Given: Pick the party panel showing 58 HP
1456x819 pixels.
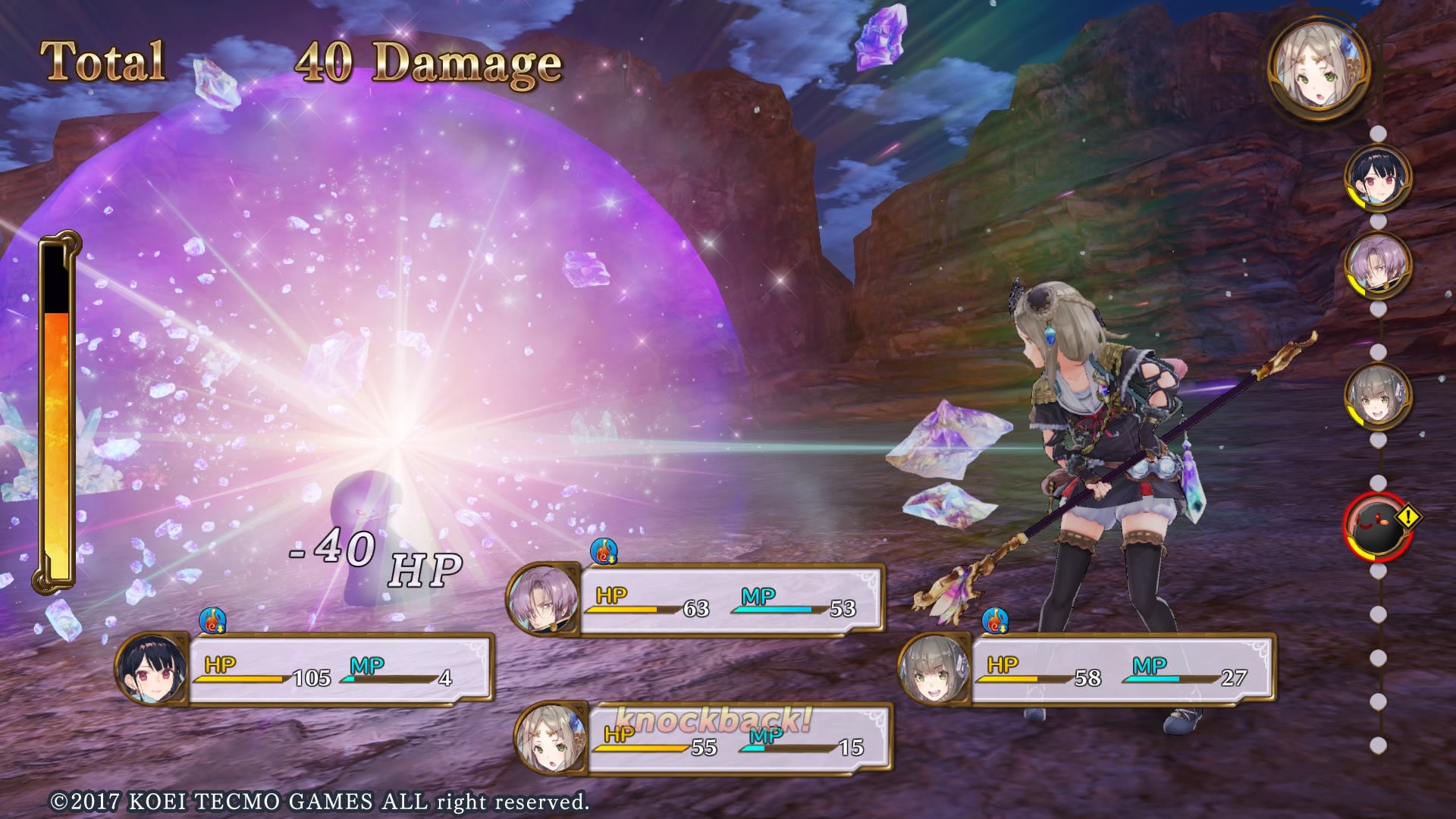Looking at the screenshot, I should point(1087,670).
